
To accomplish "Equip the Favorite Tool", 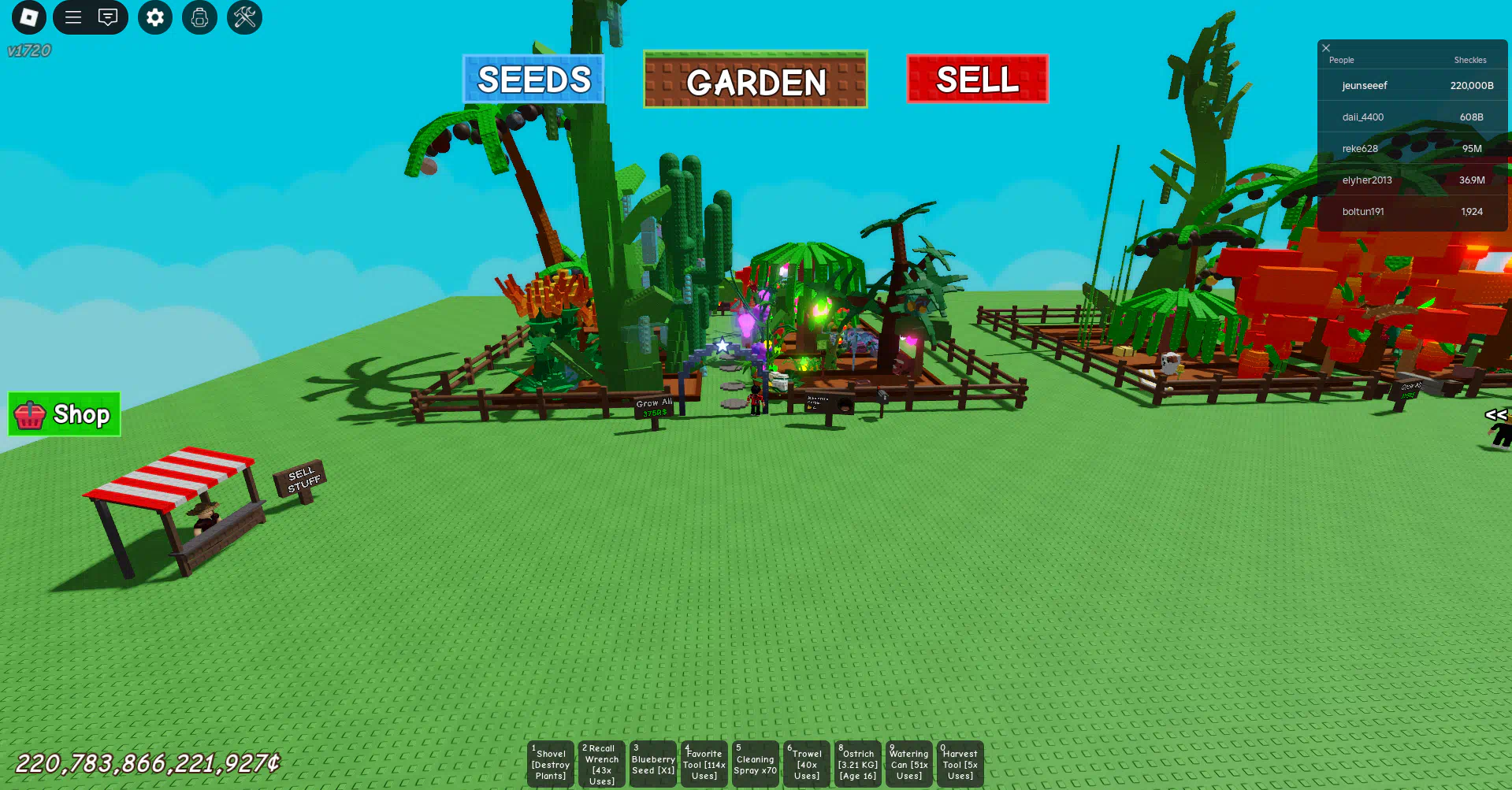I will (704, 763).
